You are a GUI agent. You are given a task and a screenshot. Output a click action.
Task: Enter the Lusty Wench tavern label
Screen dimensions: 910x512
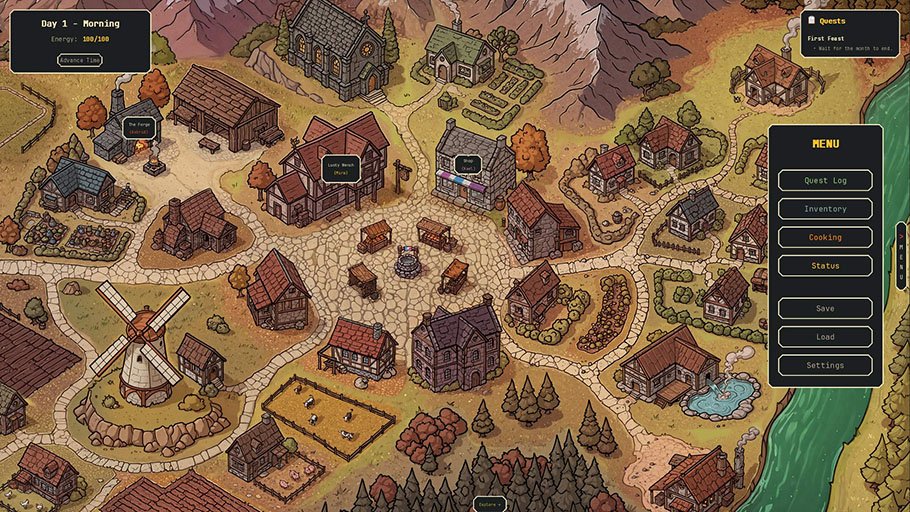pos(340,167)
